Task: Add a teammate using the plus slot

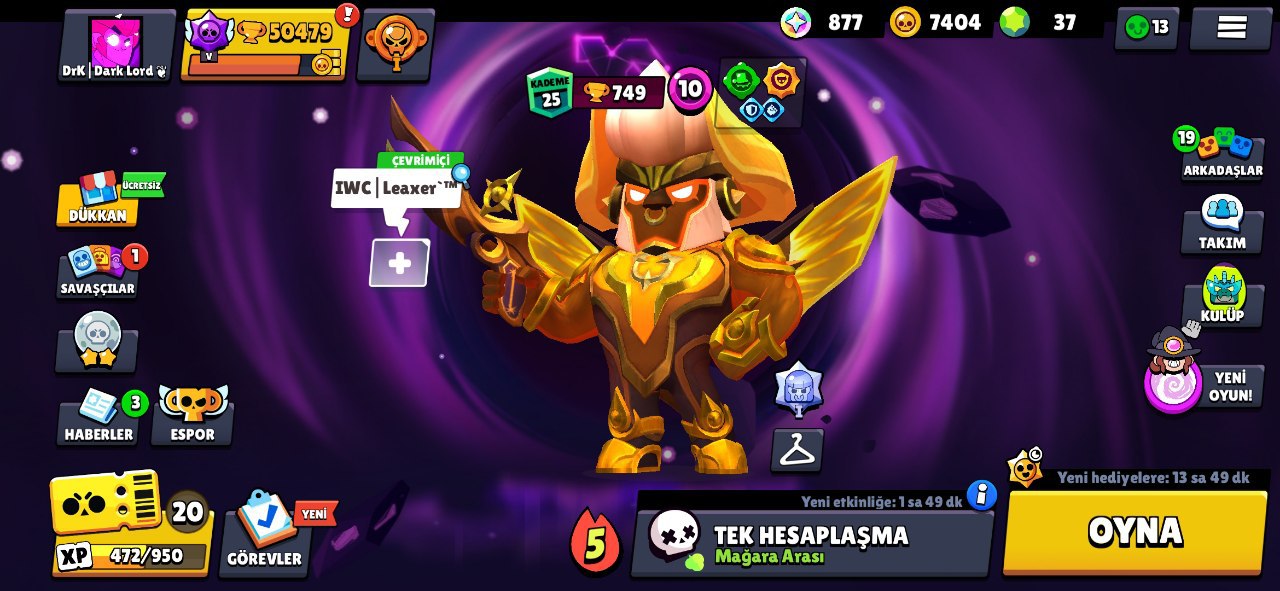Action: point(399,264)
